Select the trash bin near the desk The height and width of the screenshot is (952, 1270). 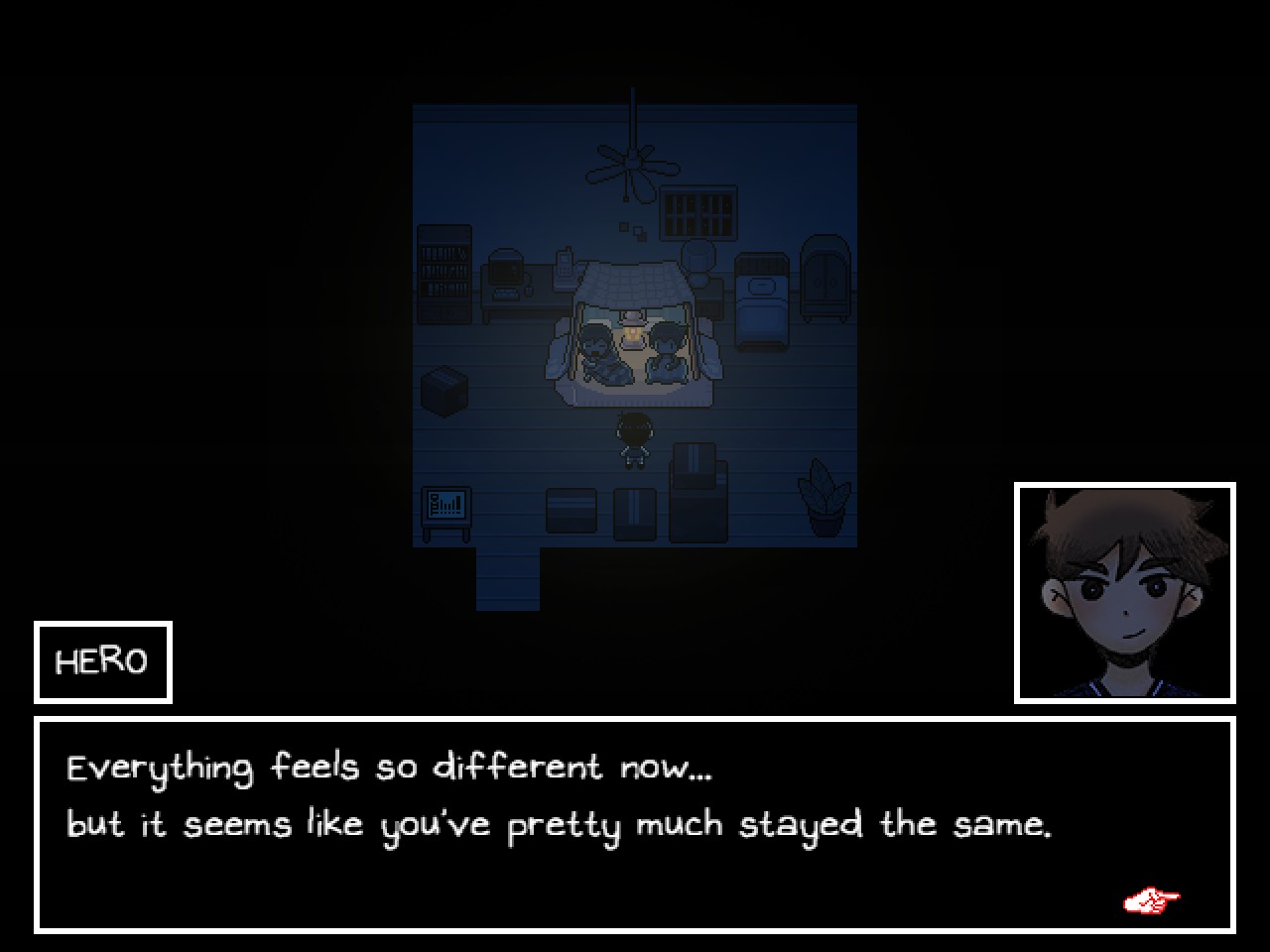coord(698,257)
